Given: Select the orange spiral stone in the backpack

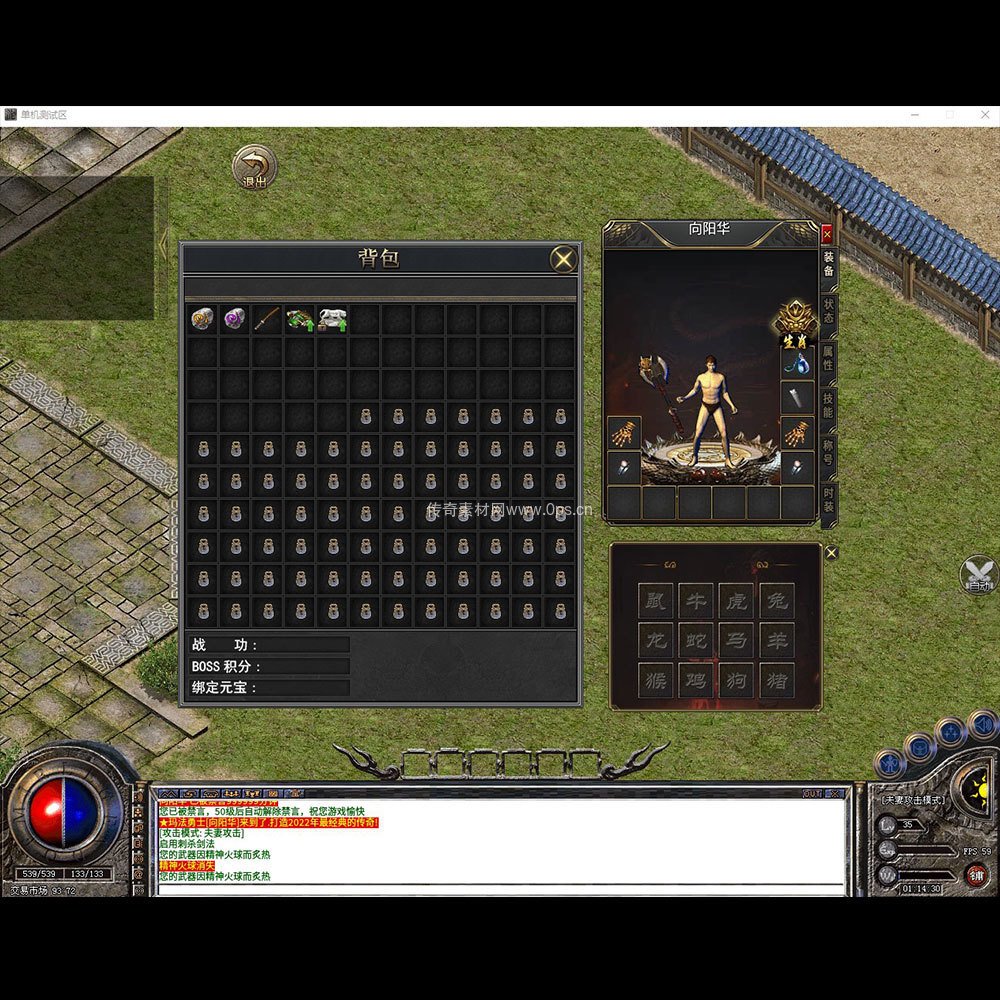Looking at the screenshot, I should 203,319.
